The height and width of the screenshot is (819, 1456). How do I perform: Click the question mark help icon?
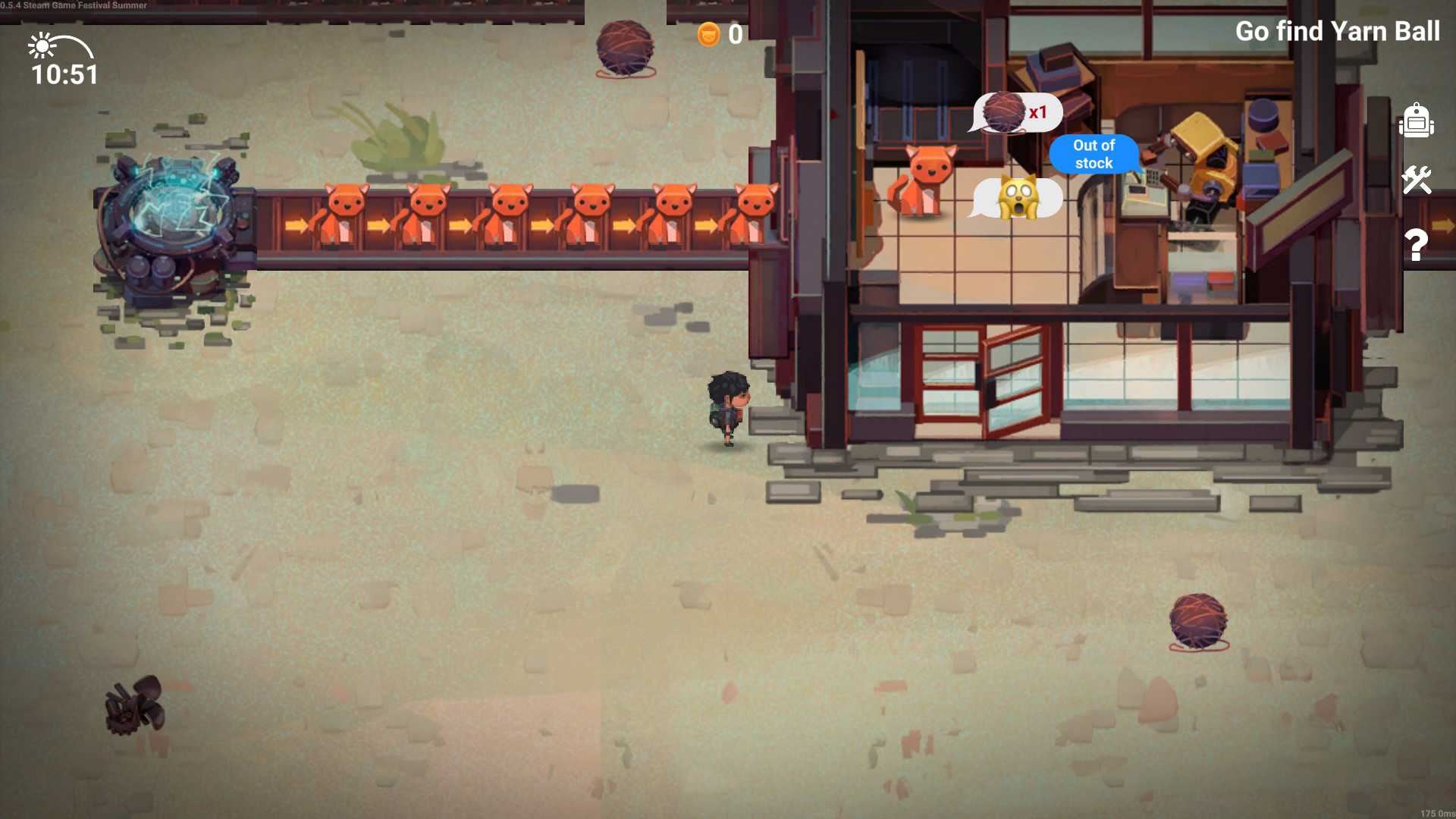tap(1416, 244)
